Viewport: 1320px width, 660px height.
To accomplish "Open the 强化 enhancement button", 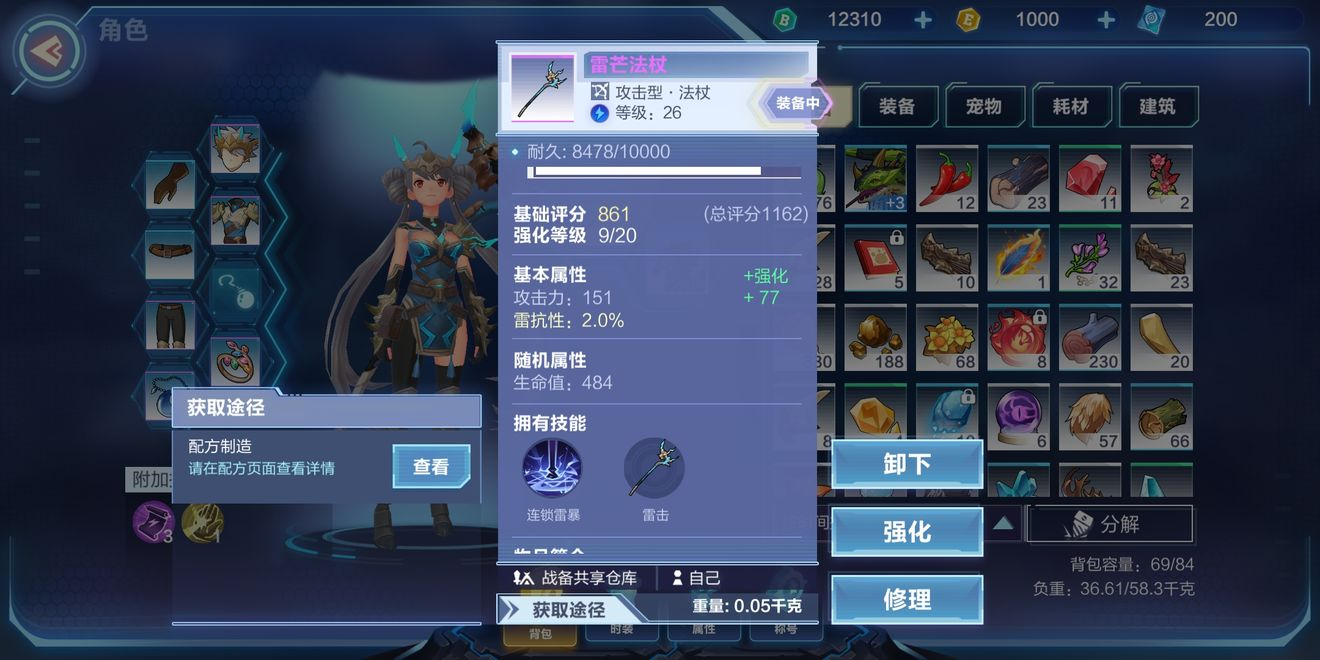I will 906,532.
